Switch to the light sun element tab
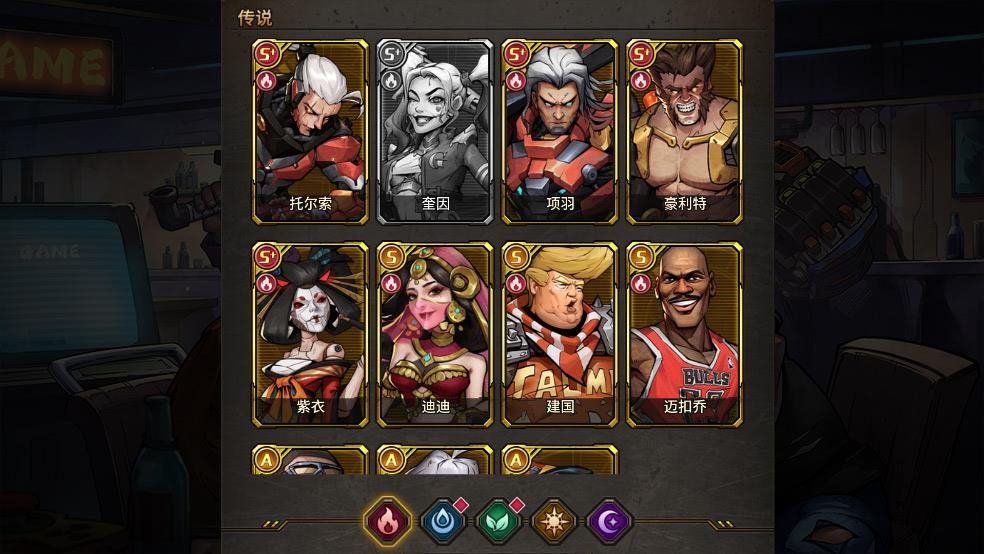Image resolution: width=984 pixels, height=554 pixels. [553, 521]
